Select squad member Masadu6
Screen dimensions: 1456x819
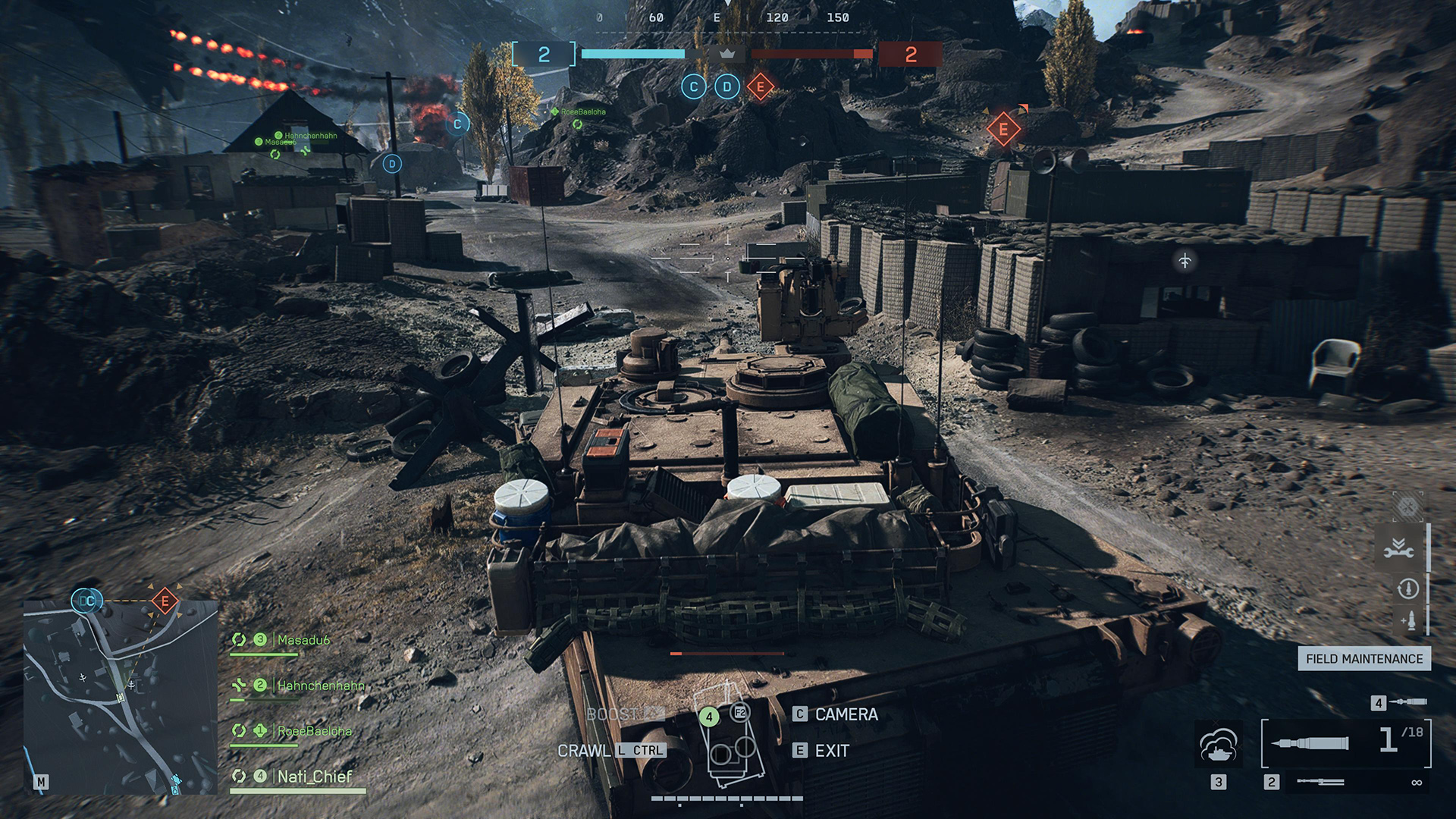(x=303, y=640)
